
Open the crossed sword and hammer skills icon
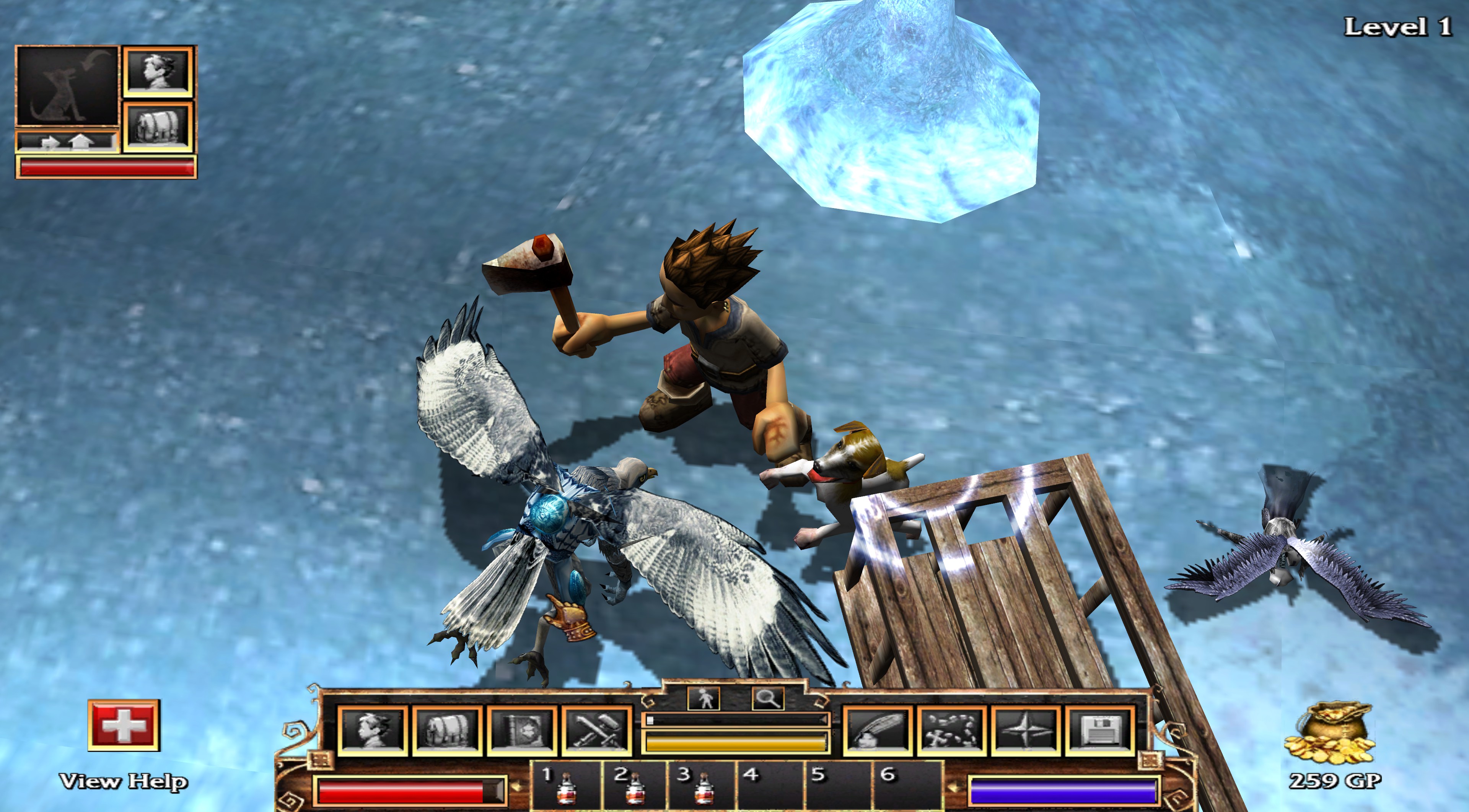[597, 730]
